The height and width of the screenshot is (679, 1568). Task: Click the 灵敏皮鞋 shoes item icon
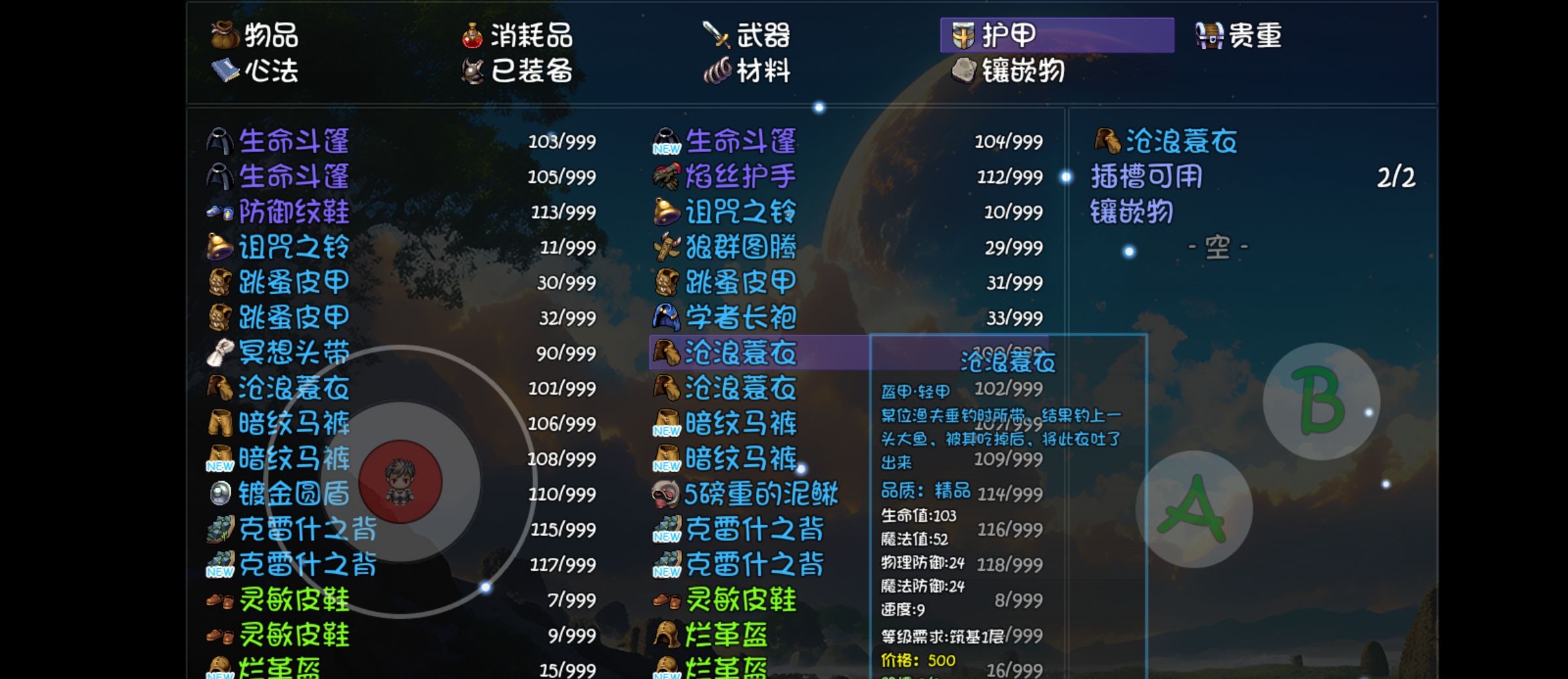[219, 600]
